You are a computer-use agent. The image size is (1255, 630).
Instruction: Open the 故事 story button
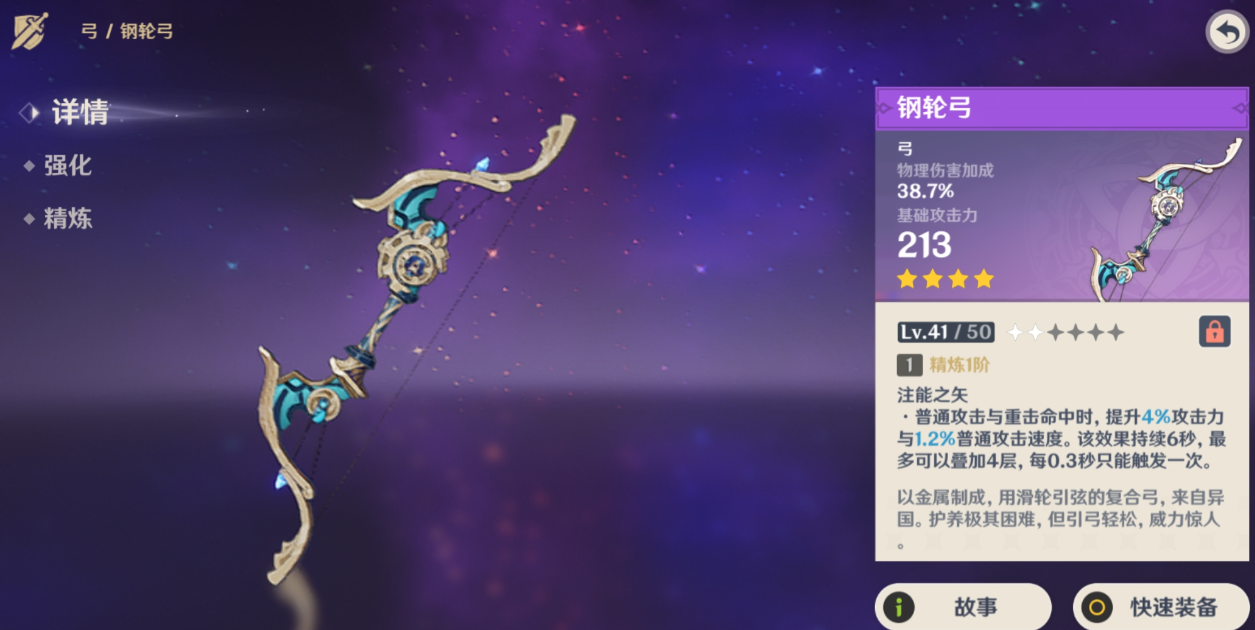(x=962, y=606)
